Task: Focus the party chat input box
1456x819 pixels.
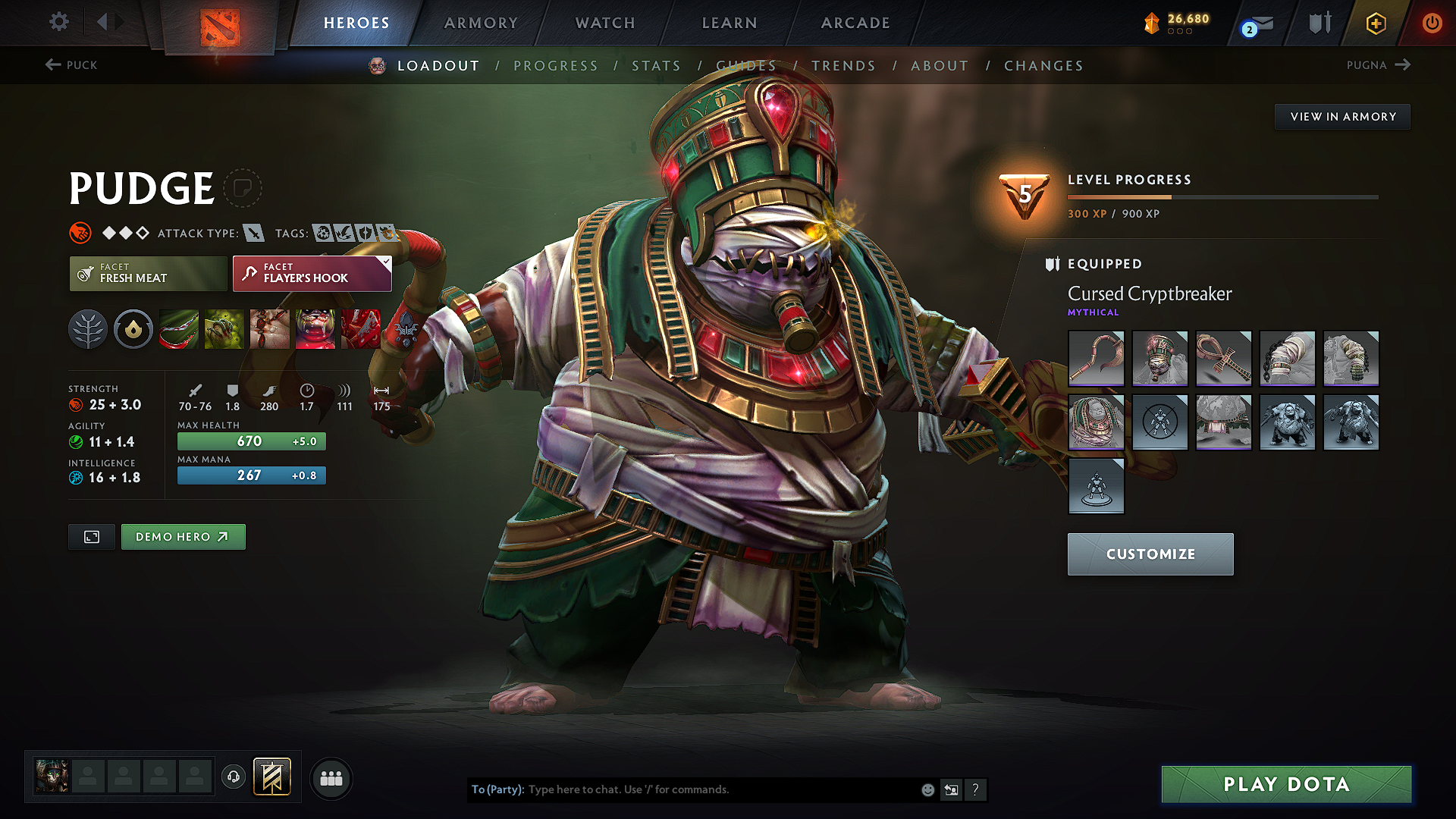Action: pyautogui.click(x=720, y=789)
